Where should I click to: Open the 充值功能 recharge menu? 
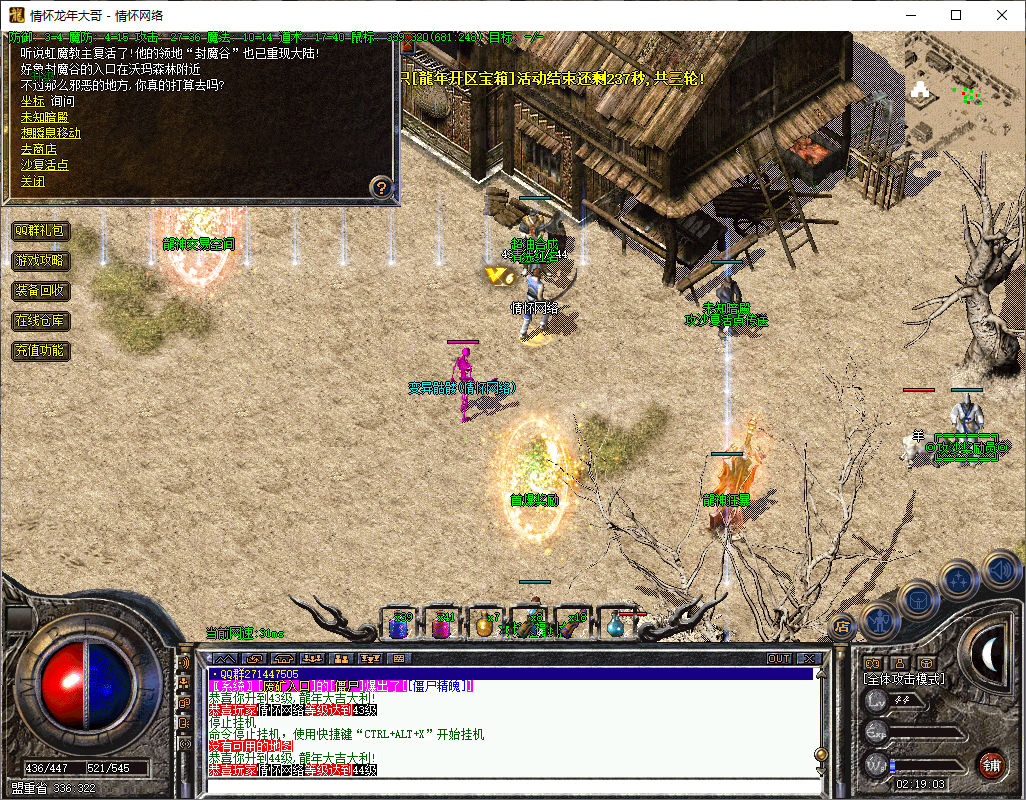40,351
